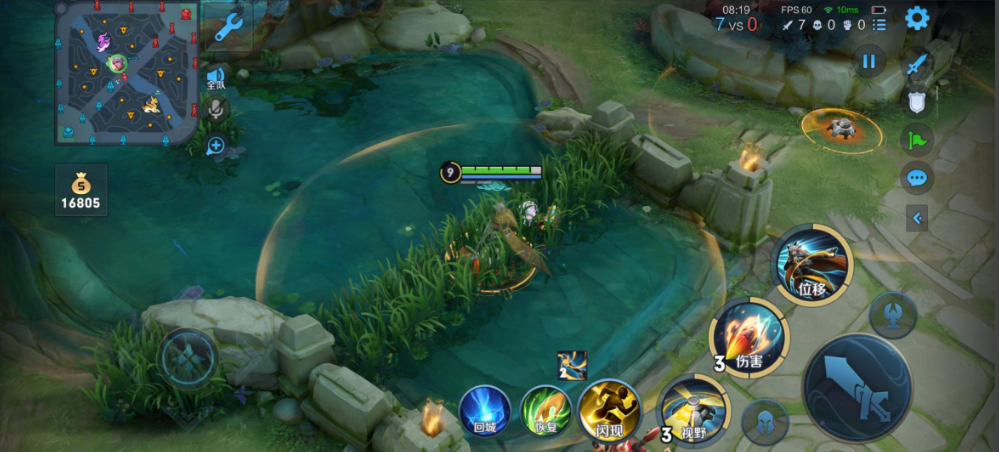Recall to base with 回城

point(485,411)
